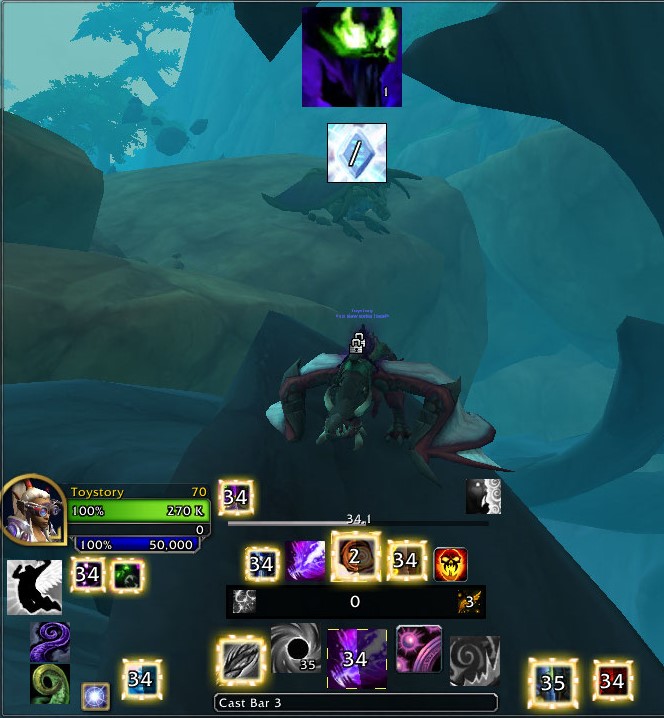The image size is (664, 718).
Task: Select the Cast Bar 3 frame
Action: (x=356, y=703)
